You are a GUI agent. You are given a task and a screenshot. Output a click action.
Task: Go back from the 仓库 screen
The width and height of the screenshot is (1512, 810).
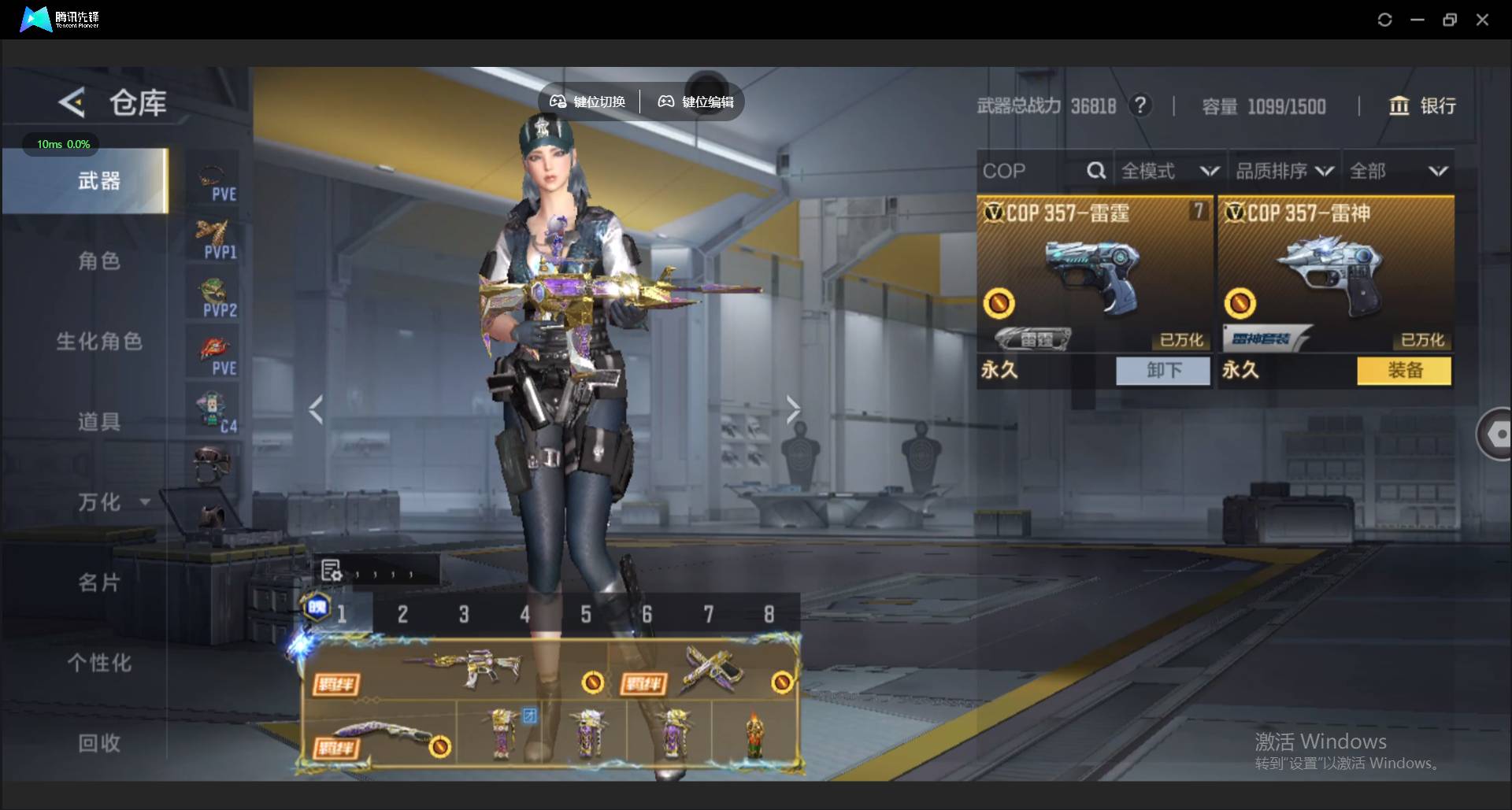click(72, 102)
